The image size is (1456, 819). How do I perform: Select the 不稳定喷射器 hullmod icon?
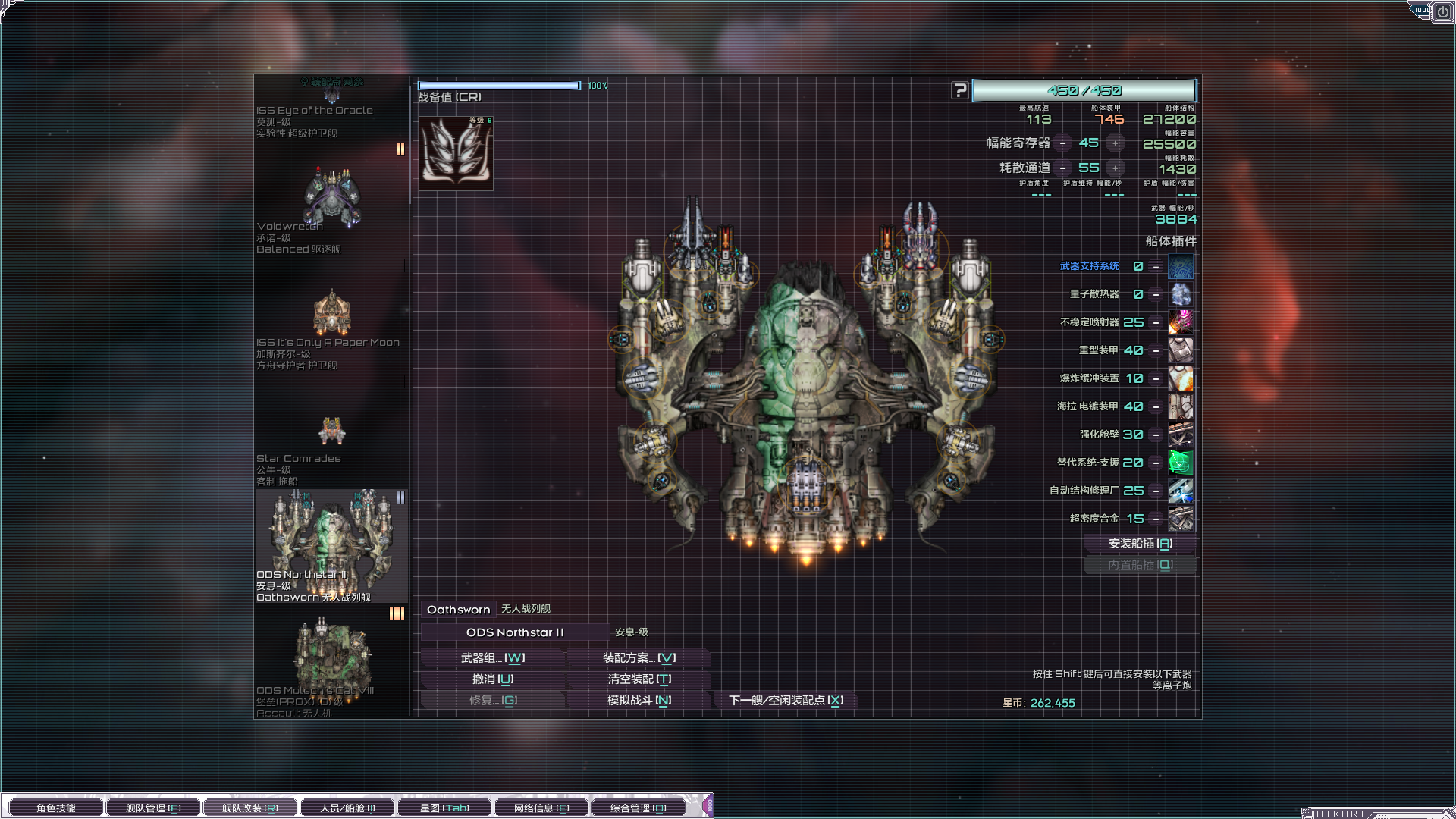point(1180,322)
